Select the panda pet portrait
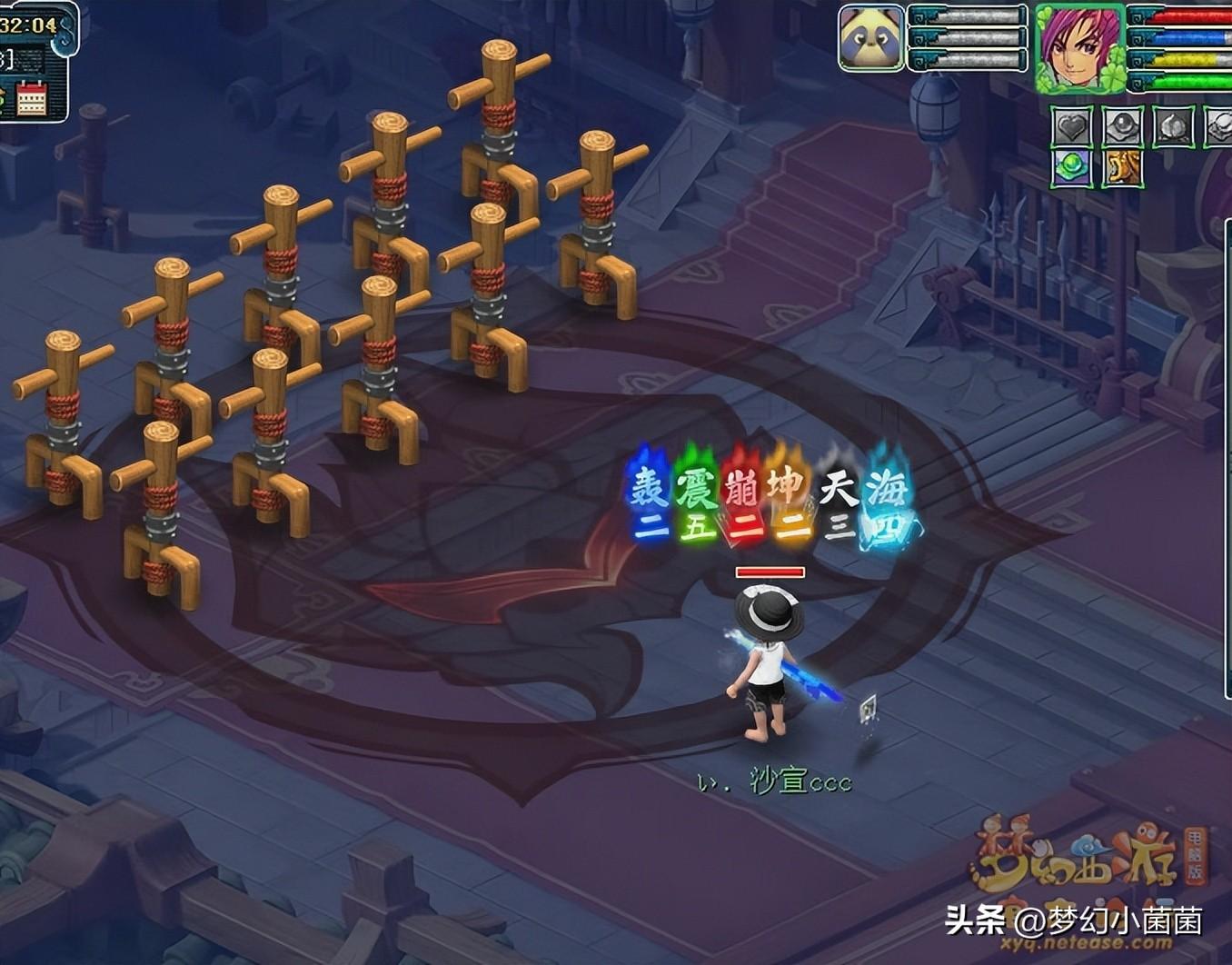1232x965 pixels. (870, 38)
